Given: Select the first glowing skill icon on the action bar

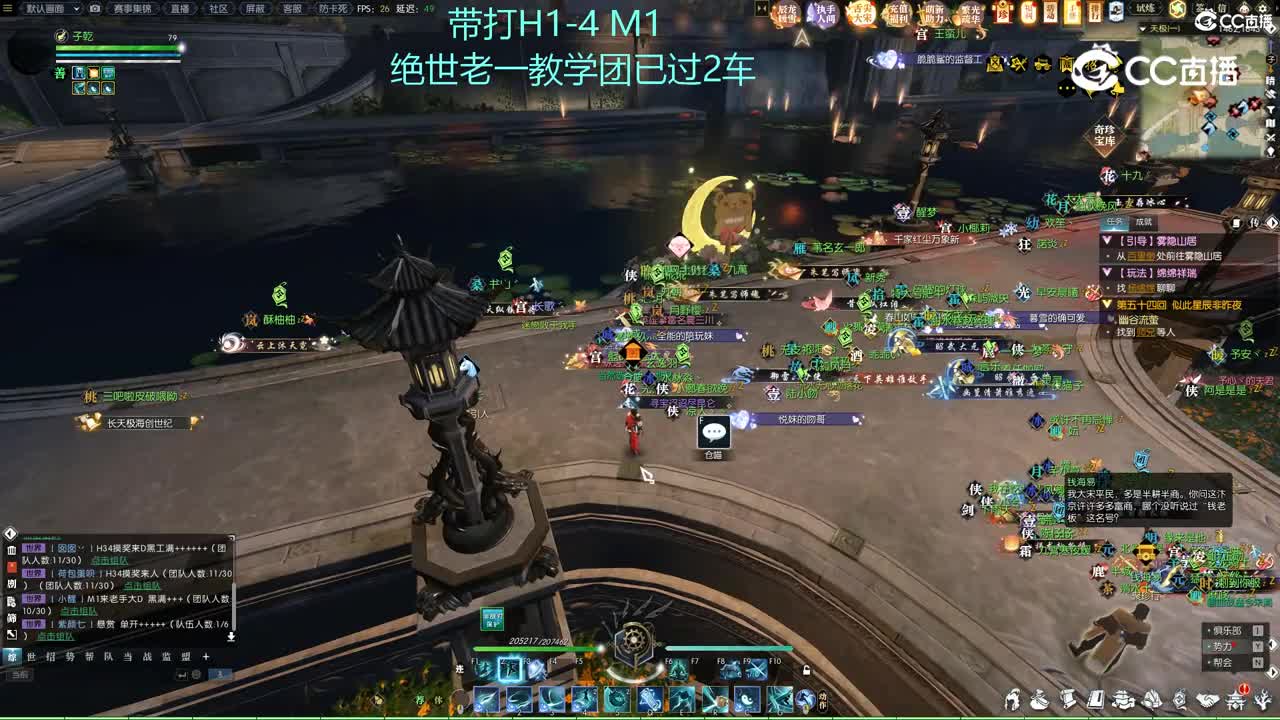Looking at the screenshot, I should coord(509,670).
